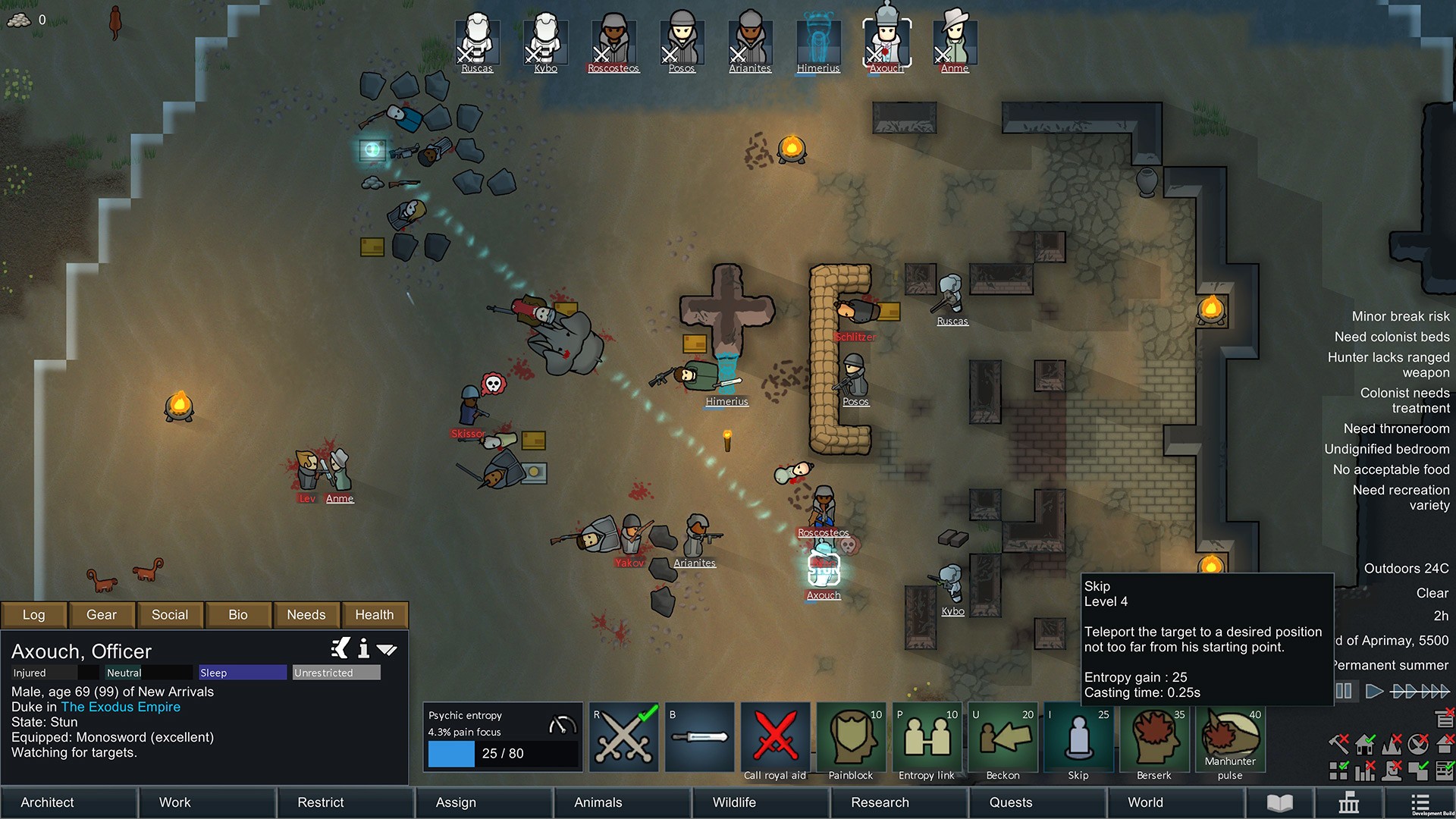Toggle Axouch's drafted combat mode
The width and height of the screenshot is (1456, 819).
click(623, 736)
